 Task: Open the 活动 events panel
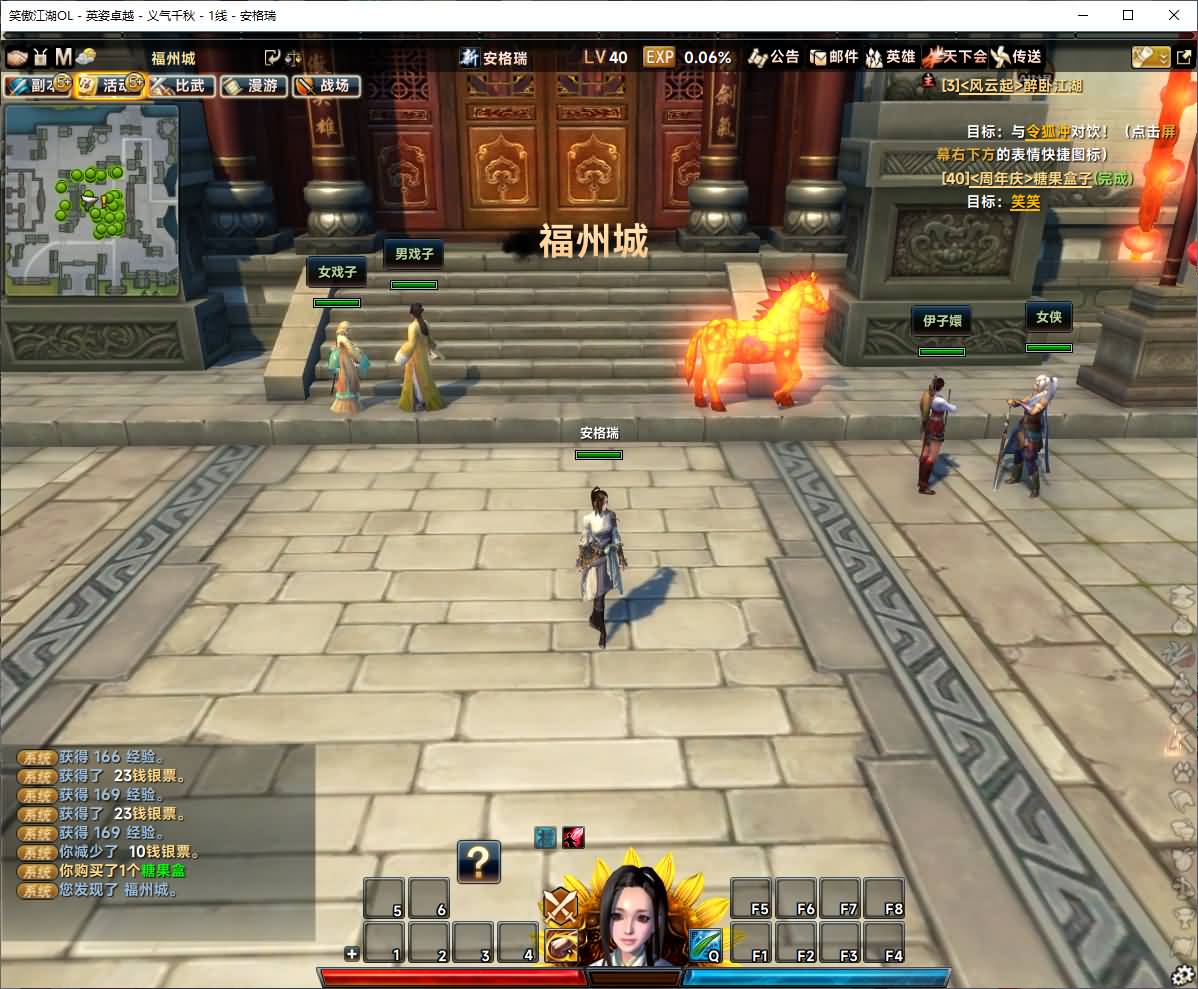pyautogui.click(x=110, y=86)
